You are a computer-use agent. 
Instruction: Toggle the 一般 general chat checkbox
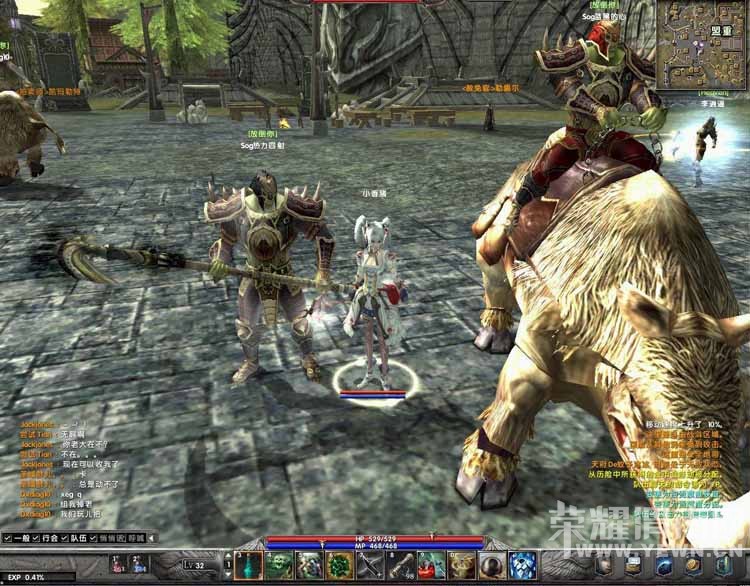click(x=8, y=538)
